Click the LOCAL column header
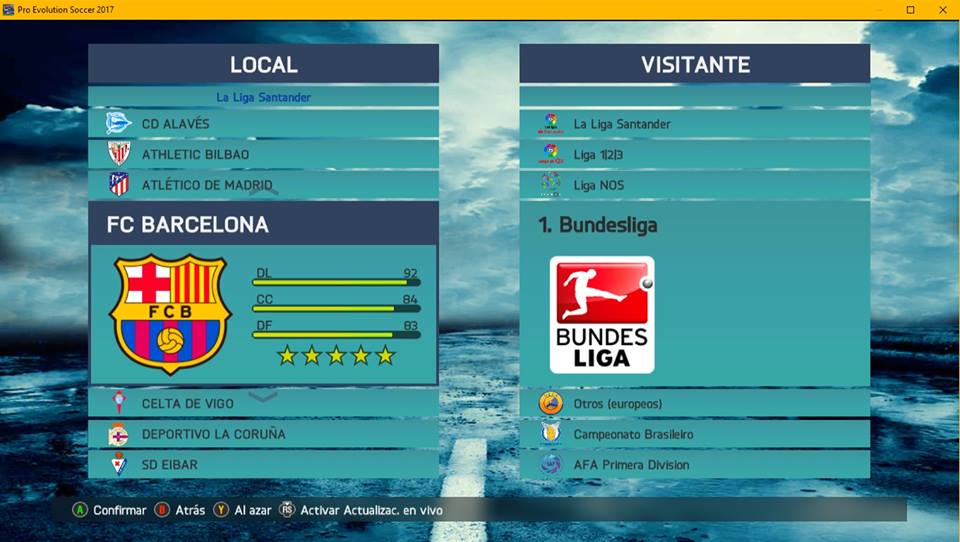Viewport: 960px width, 542px height. (263, 64)
